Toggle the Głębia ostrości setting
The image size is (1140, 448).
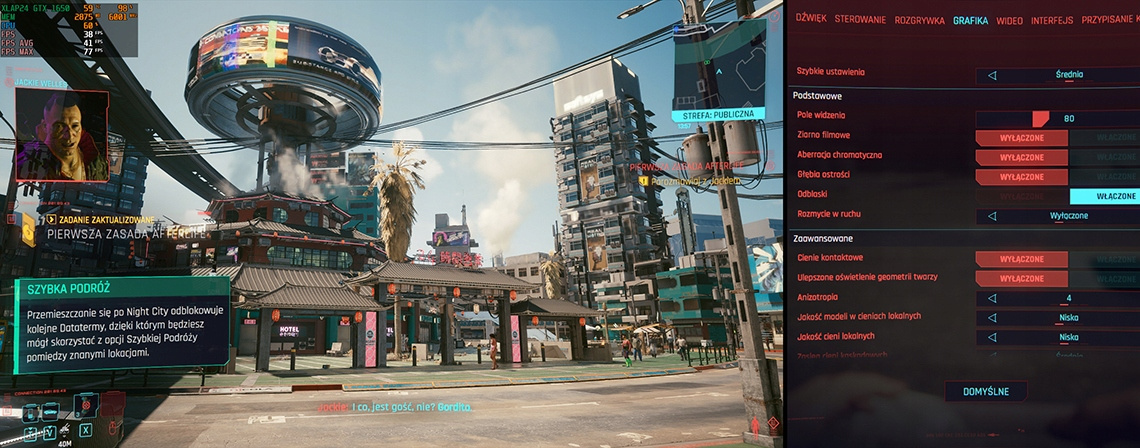click(x=1021, y=176)
